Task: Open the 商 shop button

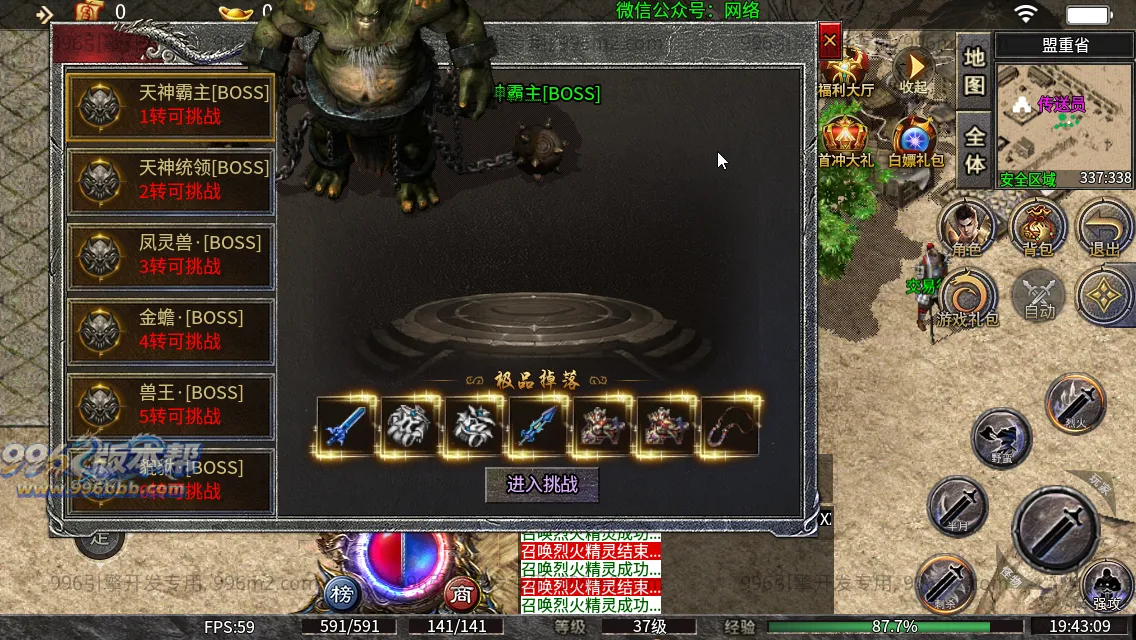Action: click(x=461, y=593)
